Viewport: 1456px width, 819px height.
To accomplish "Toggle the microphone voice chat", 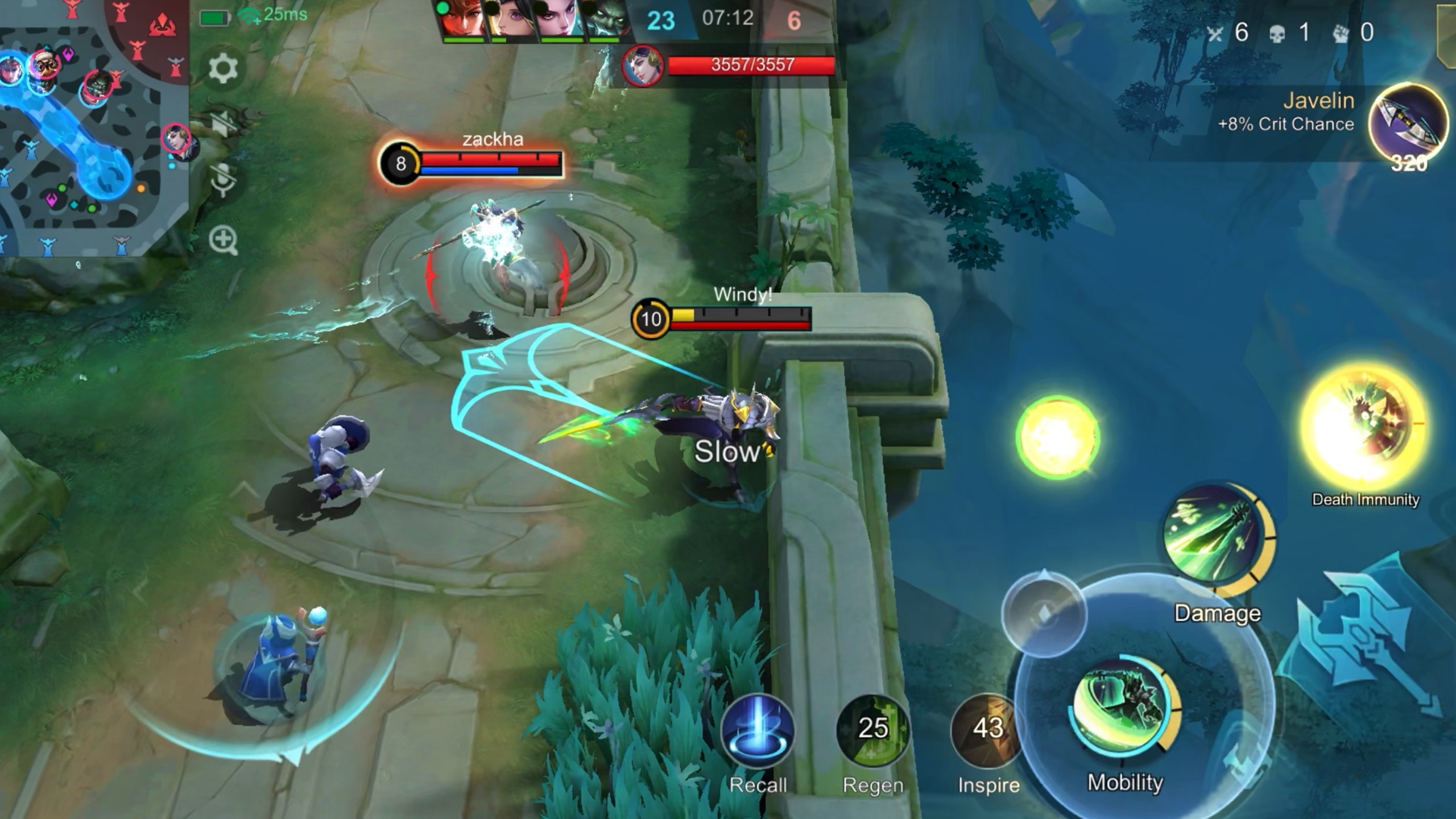I will point(223,180).
